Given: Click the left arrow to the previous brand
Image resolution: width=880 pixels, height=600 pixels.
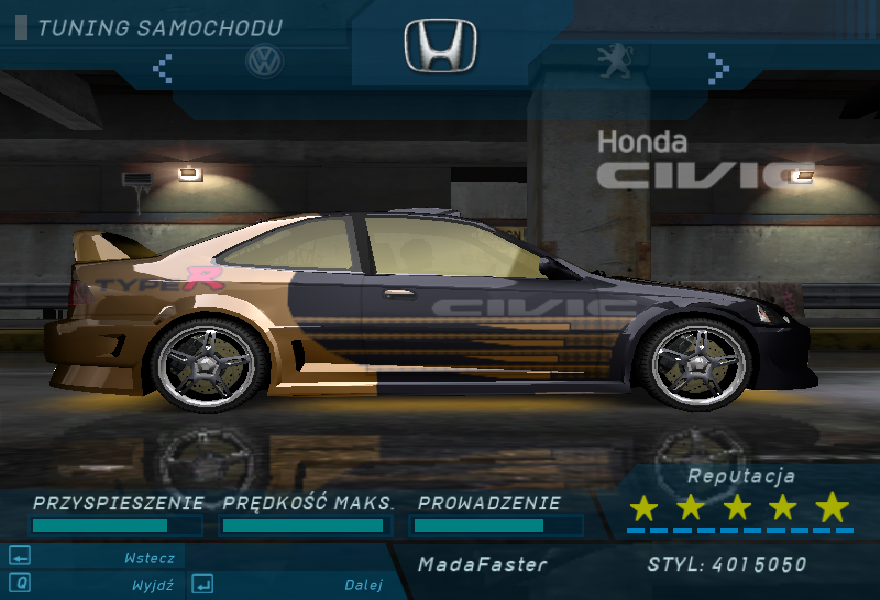Looking at the screenshot, I should (x=162, y=67).
